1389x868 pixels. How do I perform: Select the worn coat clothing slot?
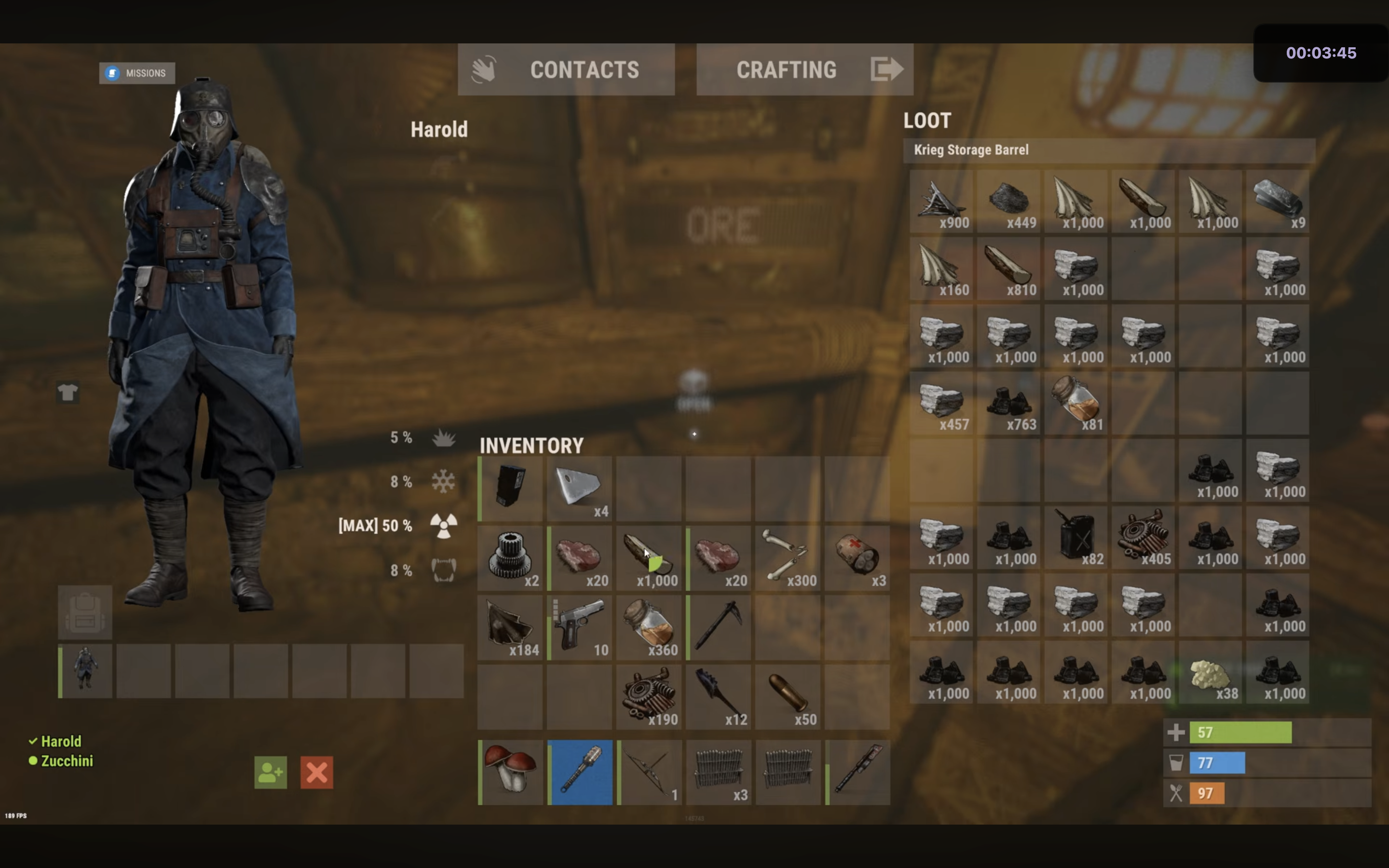click(85, 670)
